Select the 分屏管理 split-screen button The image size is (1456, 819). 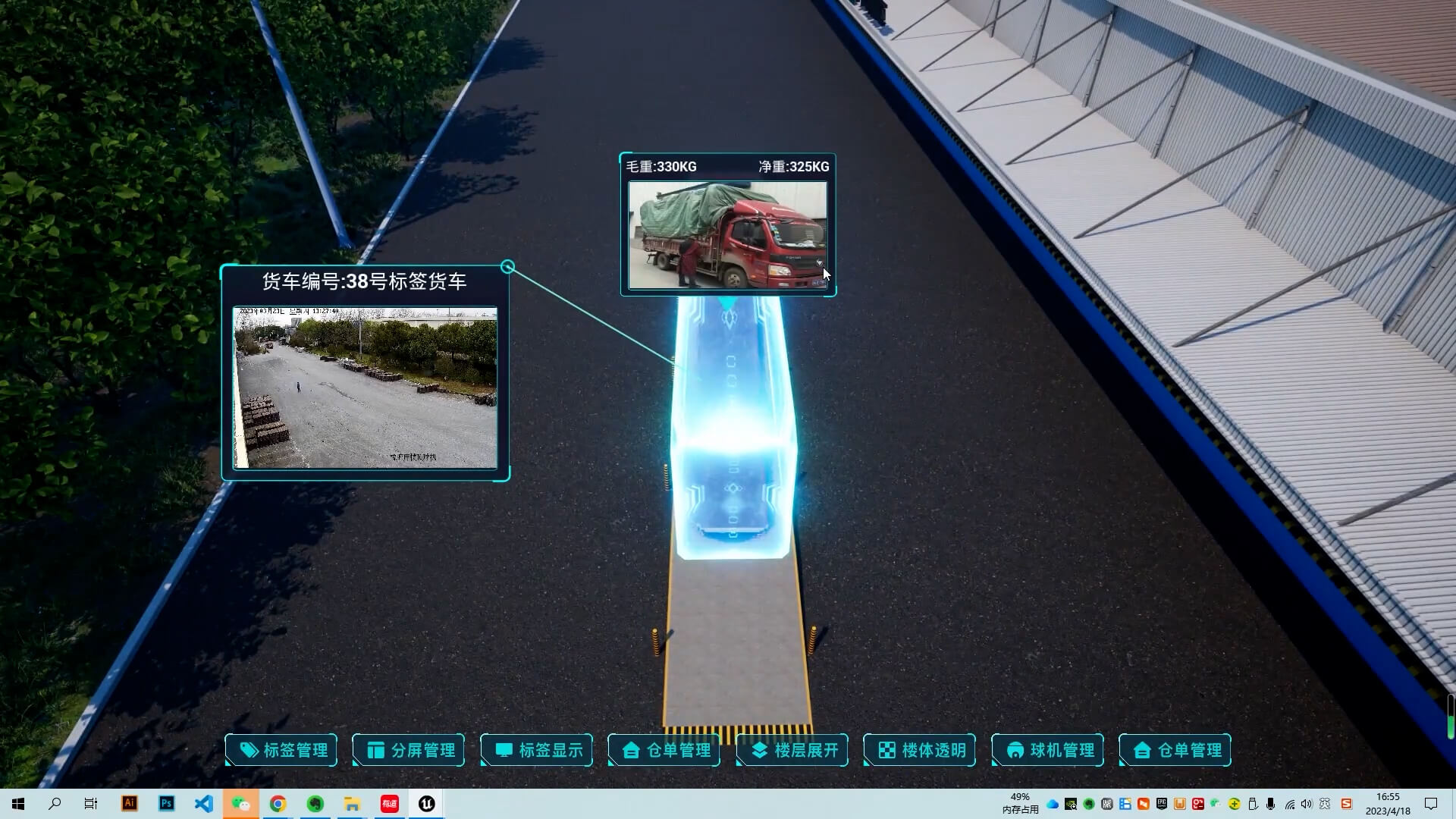409,750
